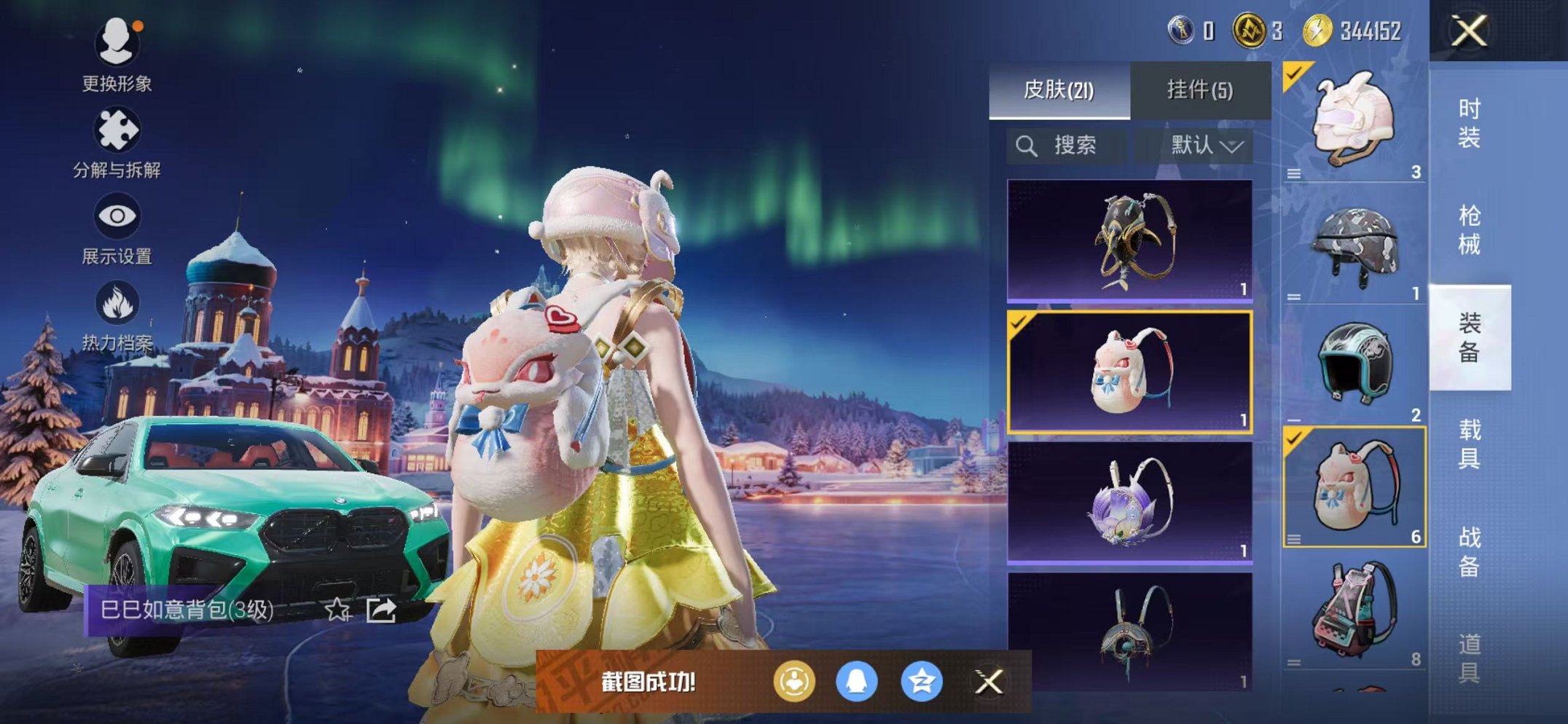Select the 分解与拆解 dismantle icon
1568x724 pixels.
point(119,130)
